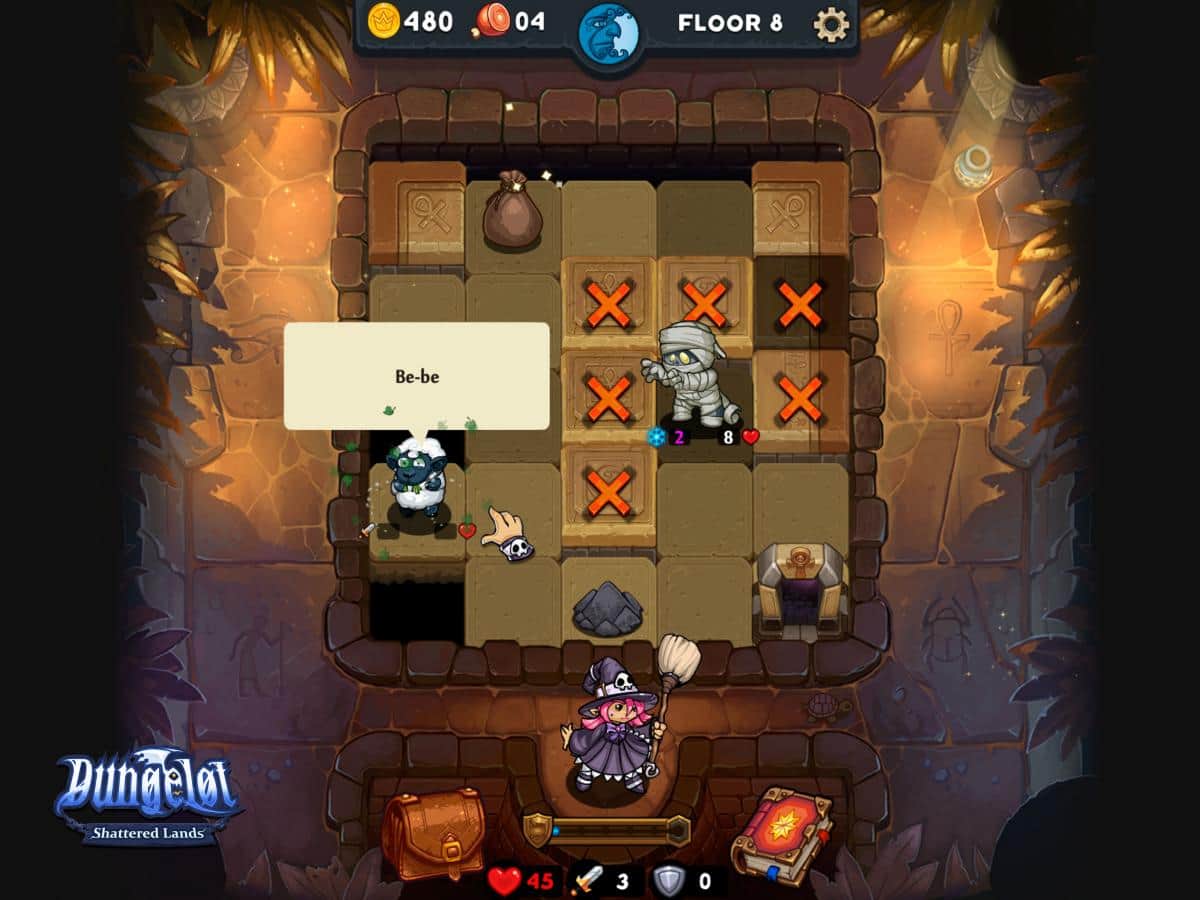Select the sheep saying Be-be
Screen dimensions: 1200x900
tap(418, 477)
